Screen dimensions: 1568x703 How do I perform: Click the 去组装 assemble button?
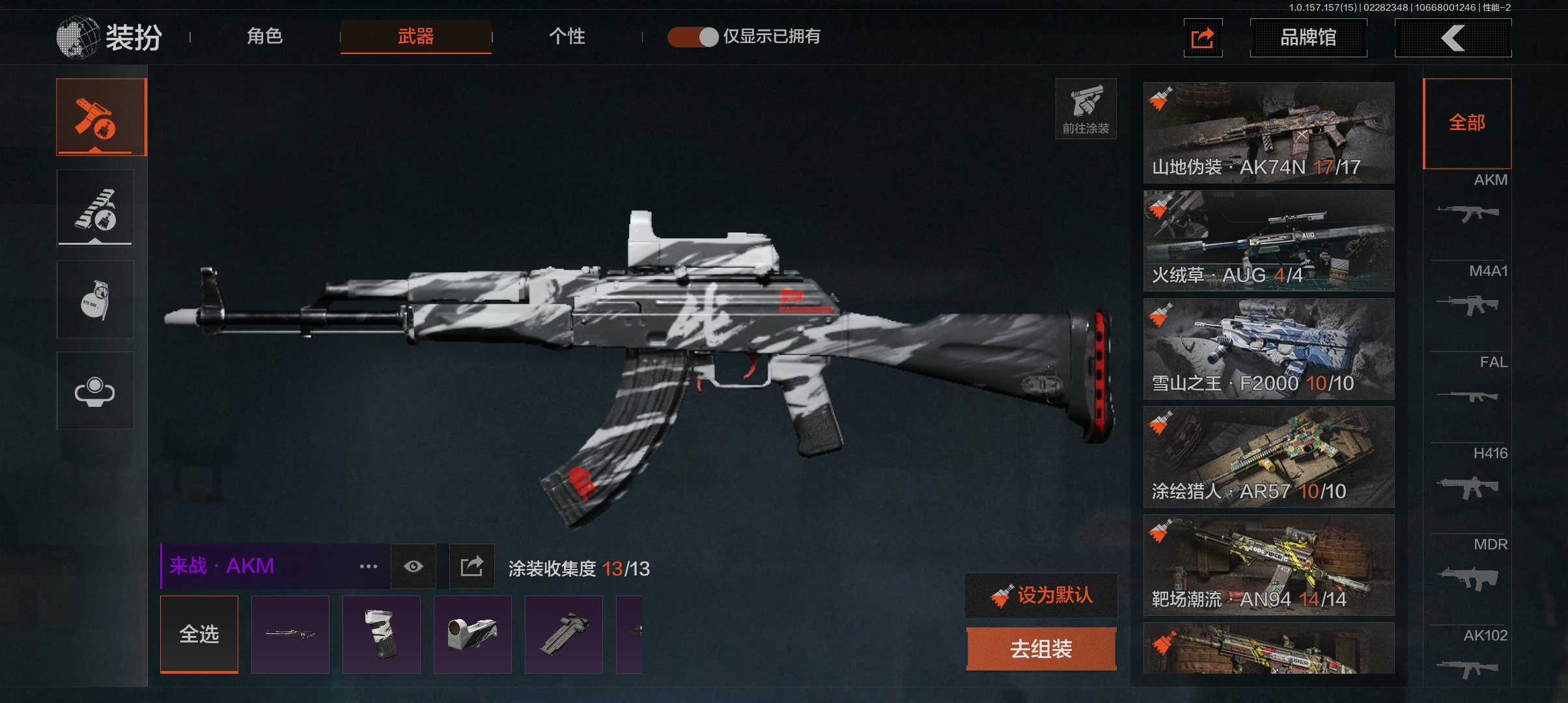(x=1041, y=648)
